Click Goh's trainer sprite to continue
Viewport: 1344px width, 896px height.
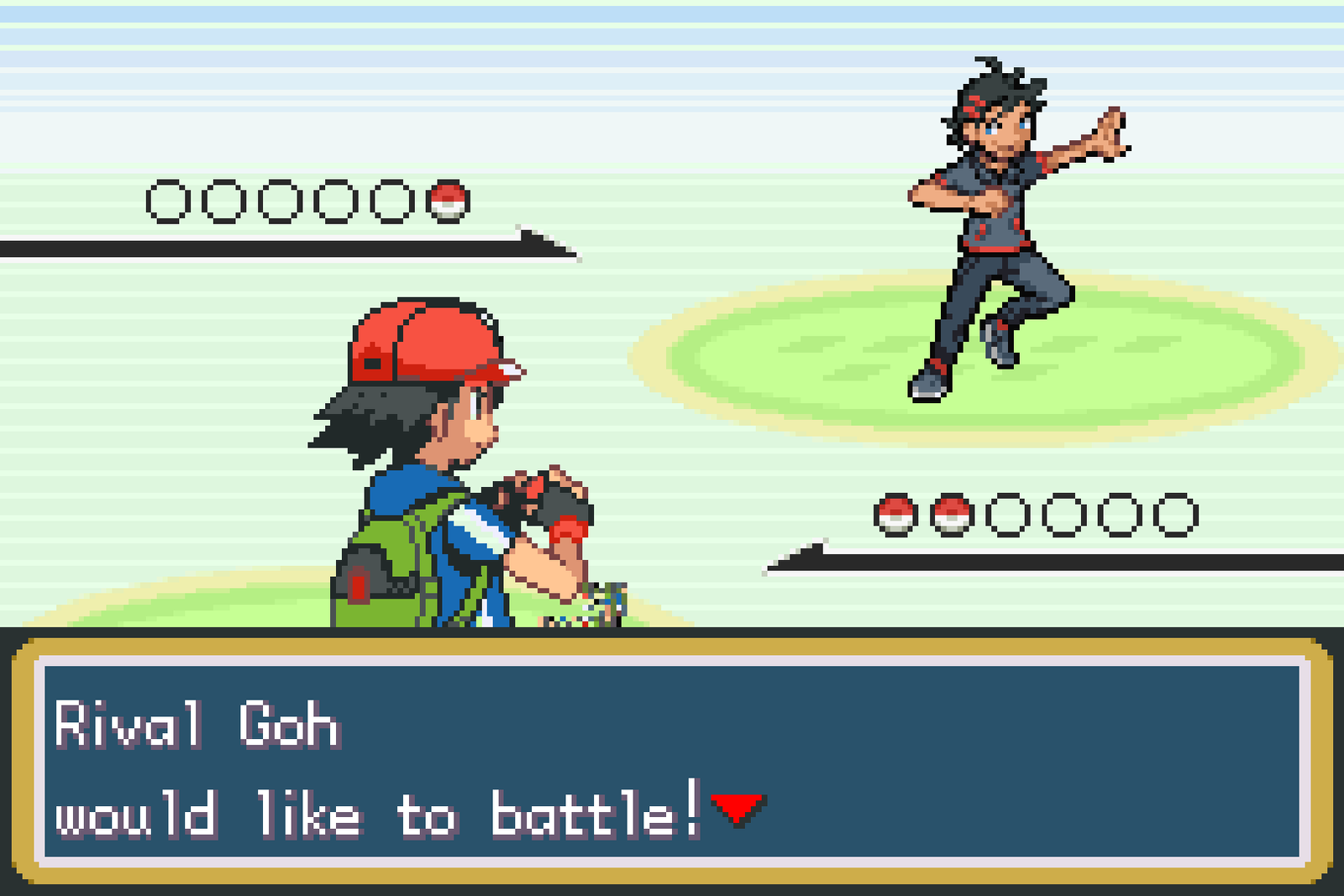coord(995,210)
